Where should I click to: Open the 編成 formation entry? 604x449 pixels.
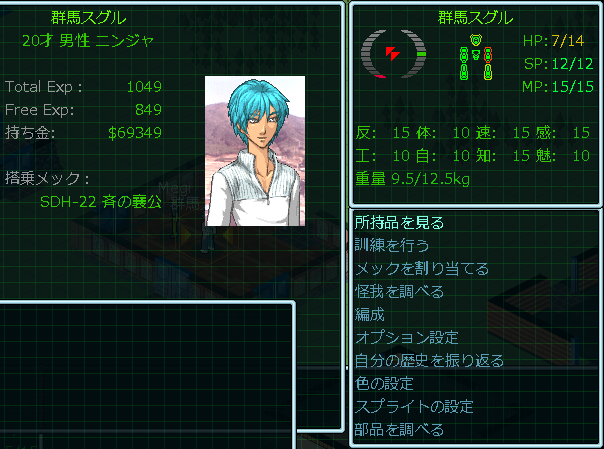(x=369, y=315)
